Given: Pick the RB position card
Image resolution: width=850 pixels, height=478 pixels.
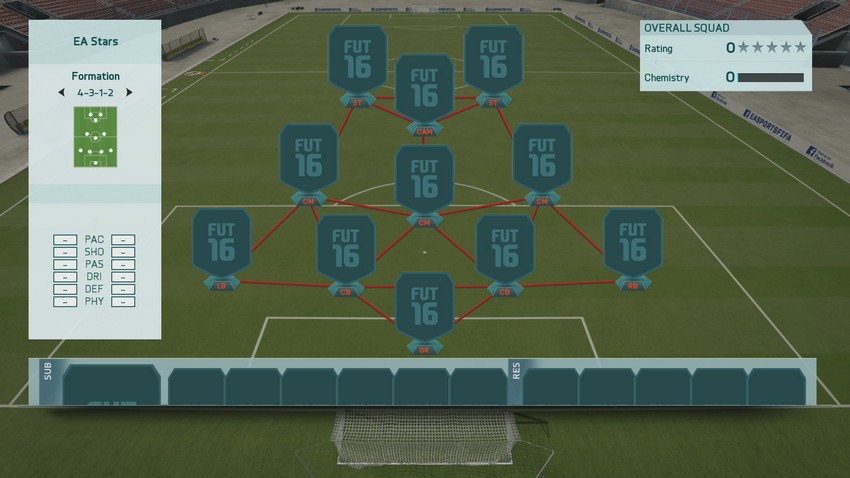Looking at the screenshot, I should [x=632, y=244].
